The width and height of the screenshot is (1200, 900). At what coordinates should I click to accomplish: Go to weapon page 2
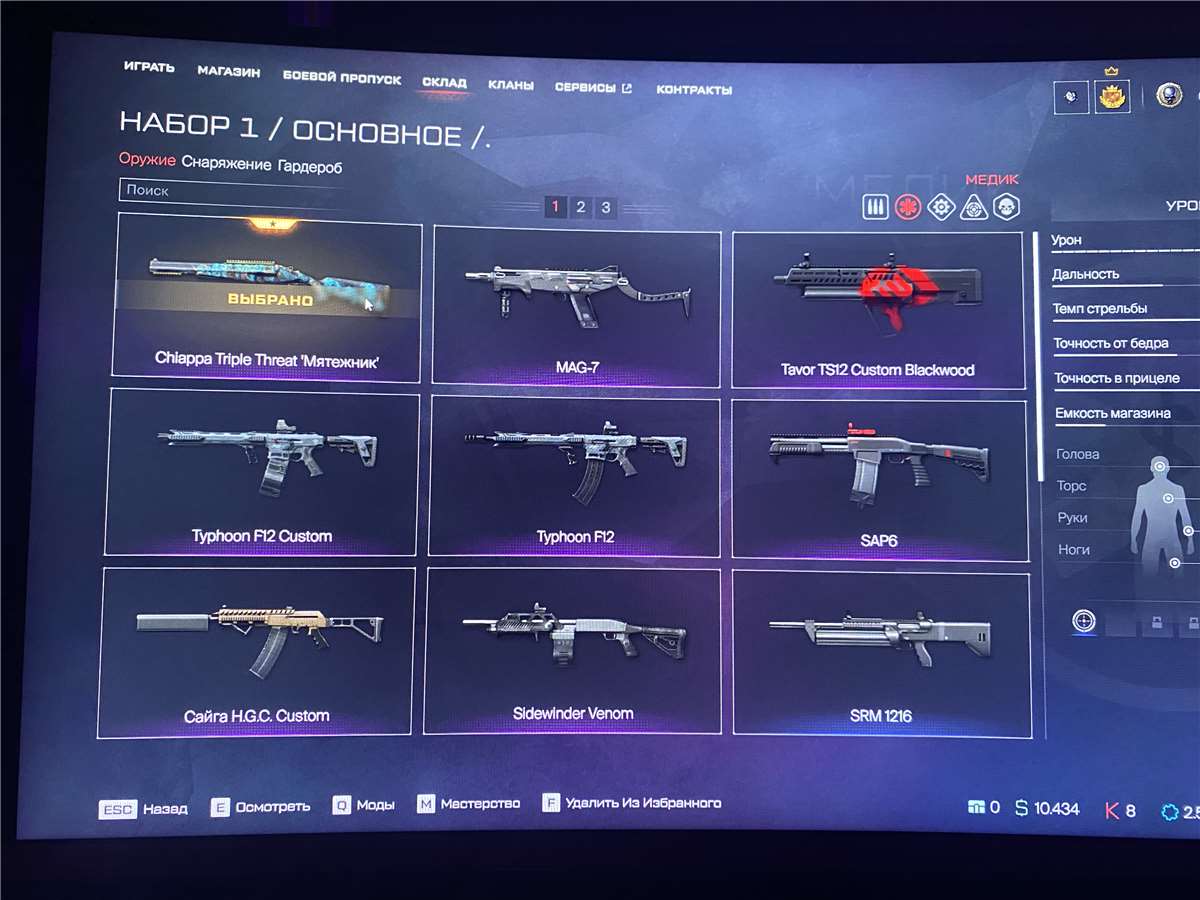point(580,207)
